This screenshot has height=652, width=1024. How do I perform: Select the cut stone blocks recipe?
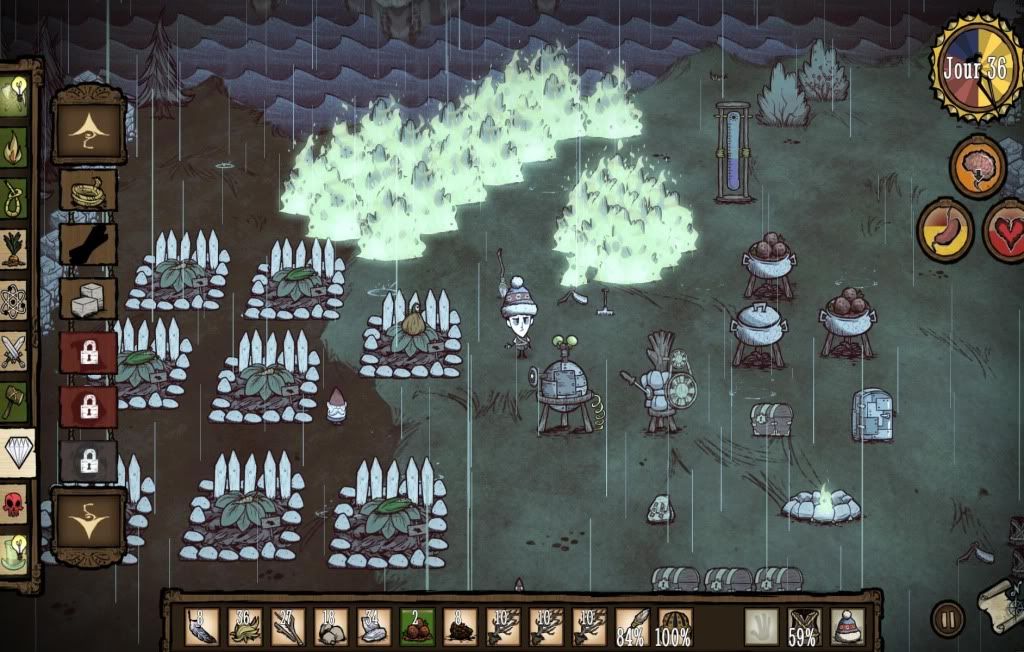pyautogui.click(x=88, y=297)
